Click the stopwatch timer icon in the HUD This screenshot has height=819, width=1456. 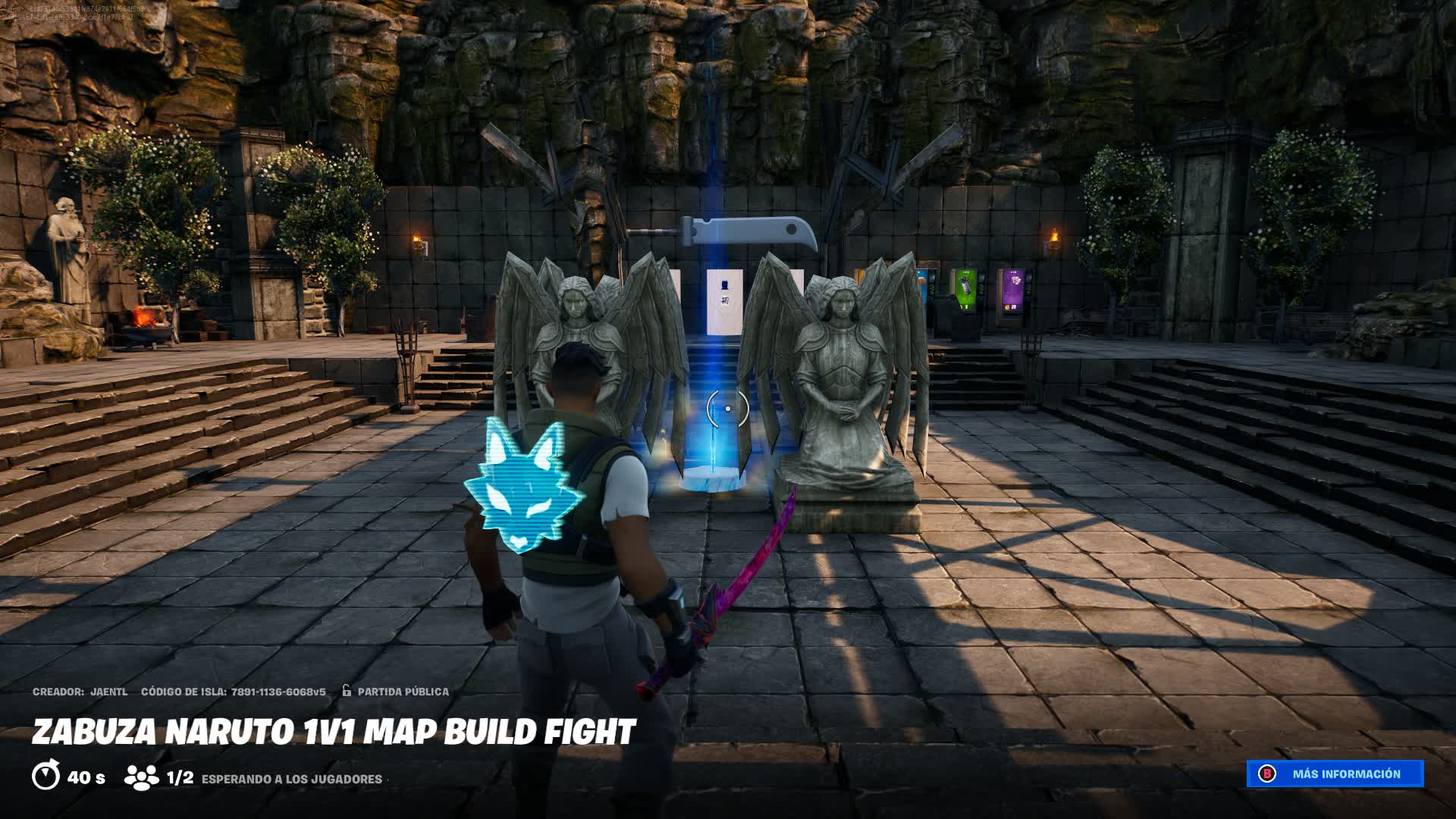tap(47, 777)
